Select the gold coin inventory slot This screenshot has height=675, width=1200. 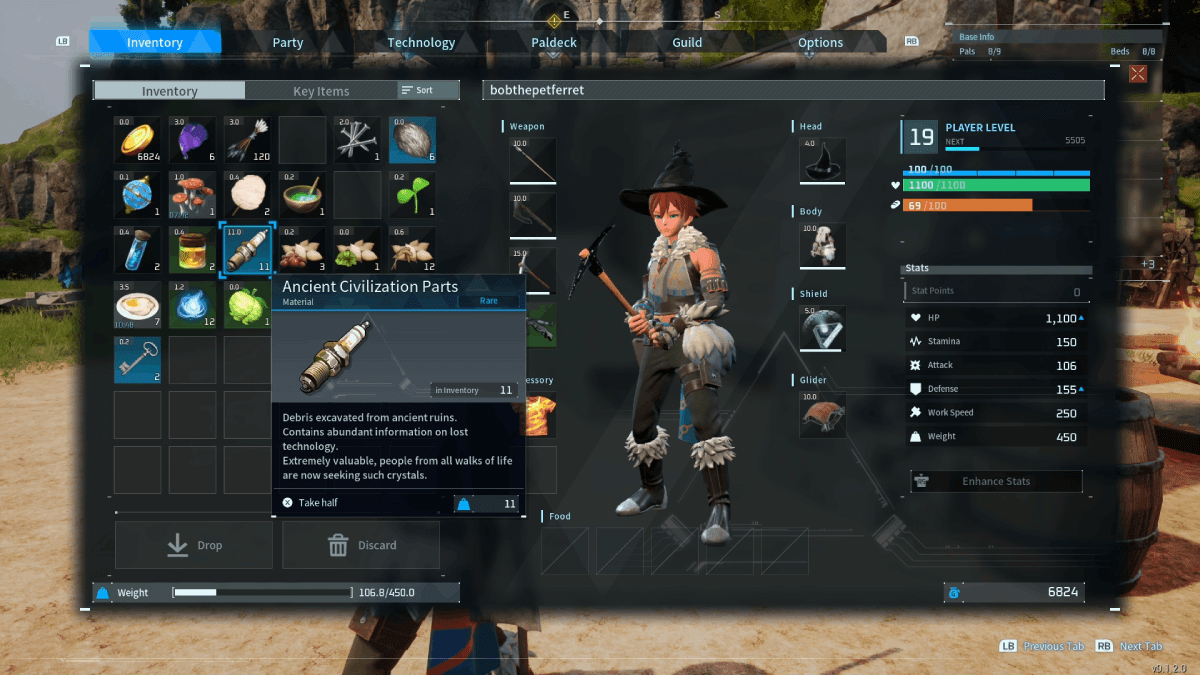point(138,140)
